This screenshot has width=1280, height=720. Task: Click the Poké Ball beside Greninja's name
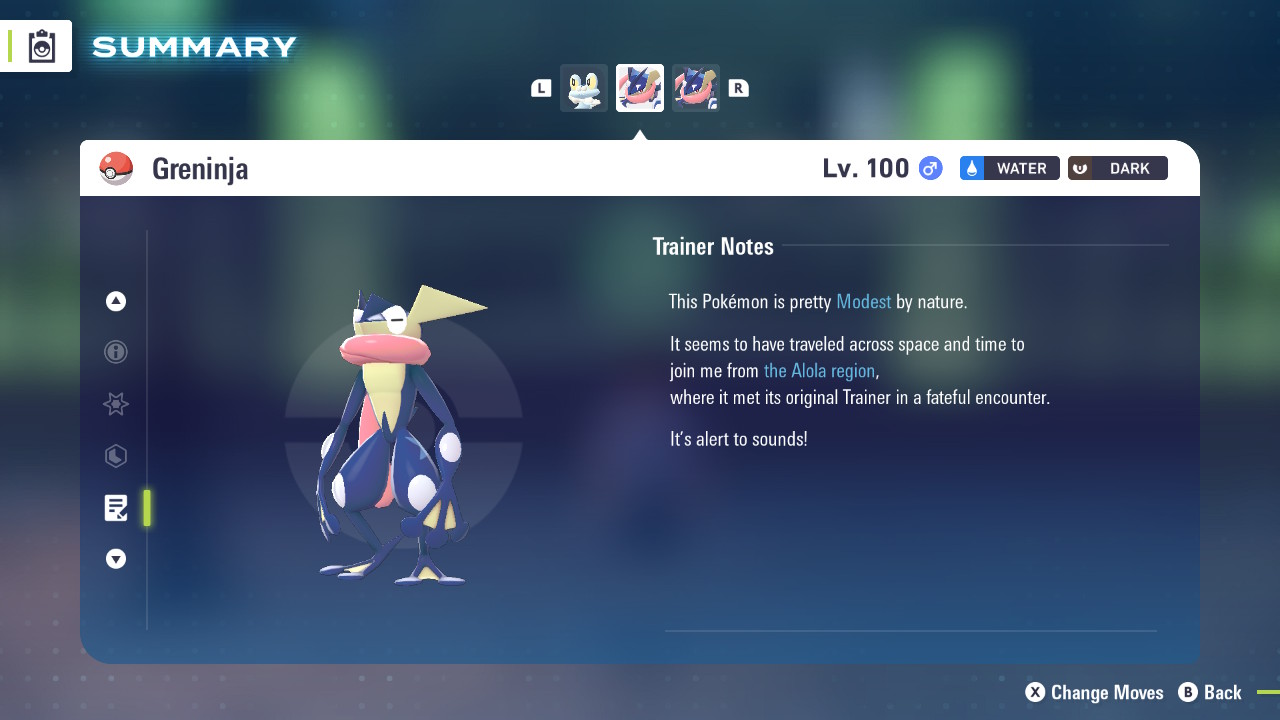tap(116, 168)
